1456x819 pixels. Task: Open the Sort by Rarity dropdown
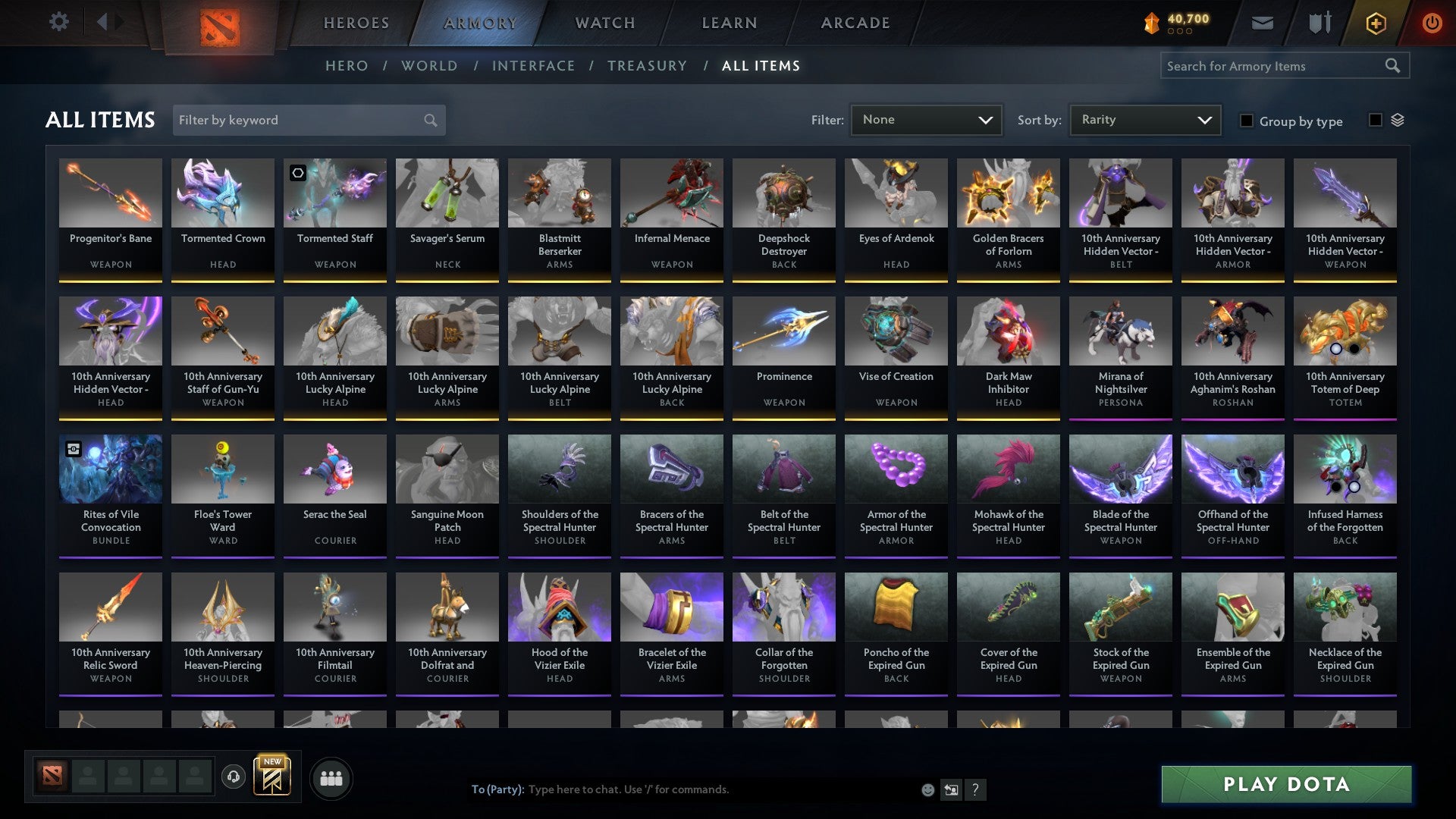(x=1145, y=119)
